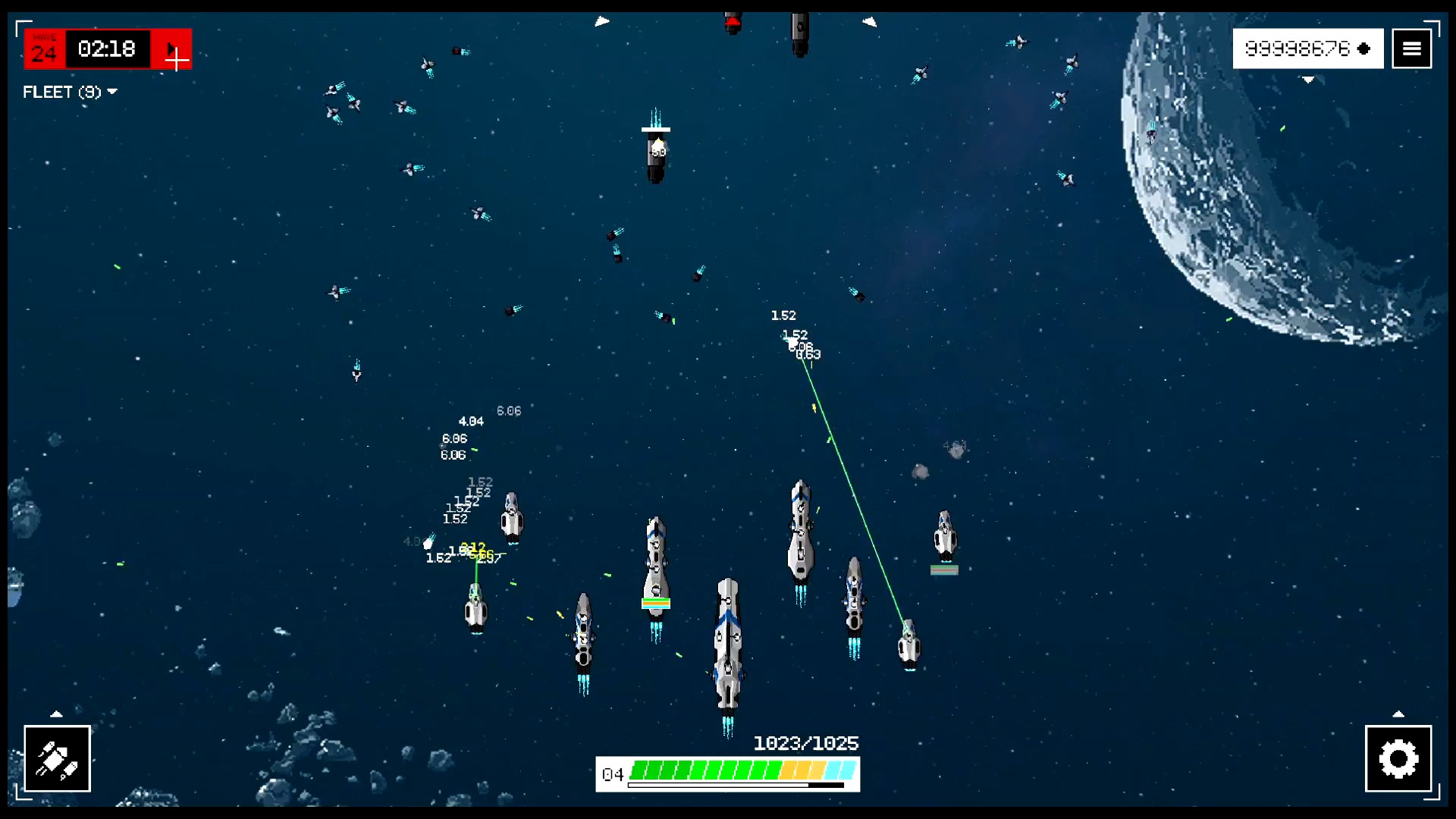Open the ship build panel
Image resolution: width=1456 pixels, height=819 pixels.
tap(57, 758)
